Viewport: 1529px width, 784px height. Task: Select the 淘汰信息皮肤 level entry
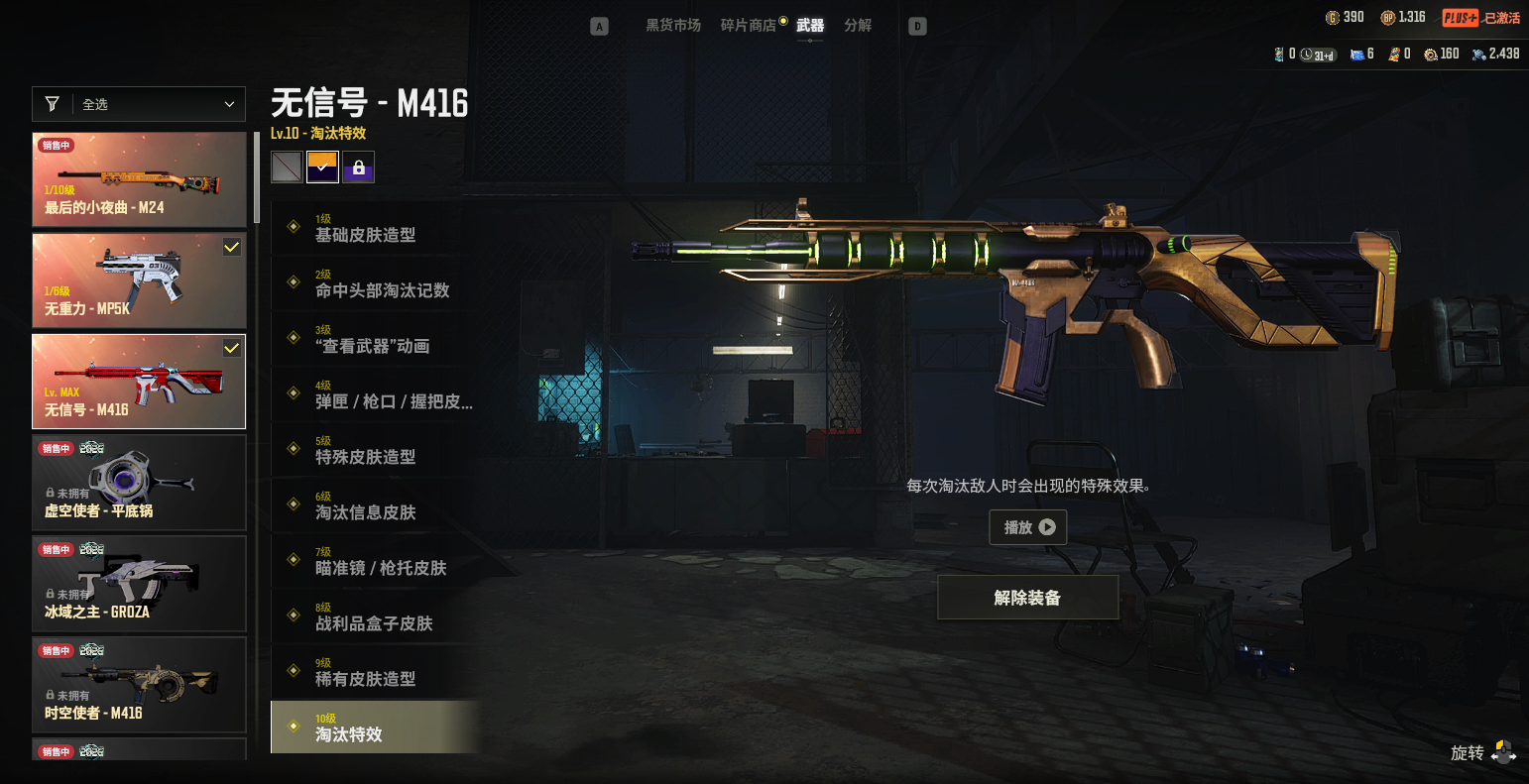click(x=375, y=505)
